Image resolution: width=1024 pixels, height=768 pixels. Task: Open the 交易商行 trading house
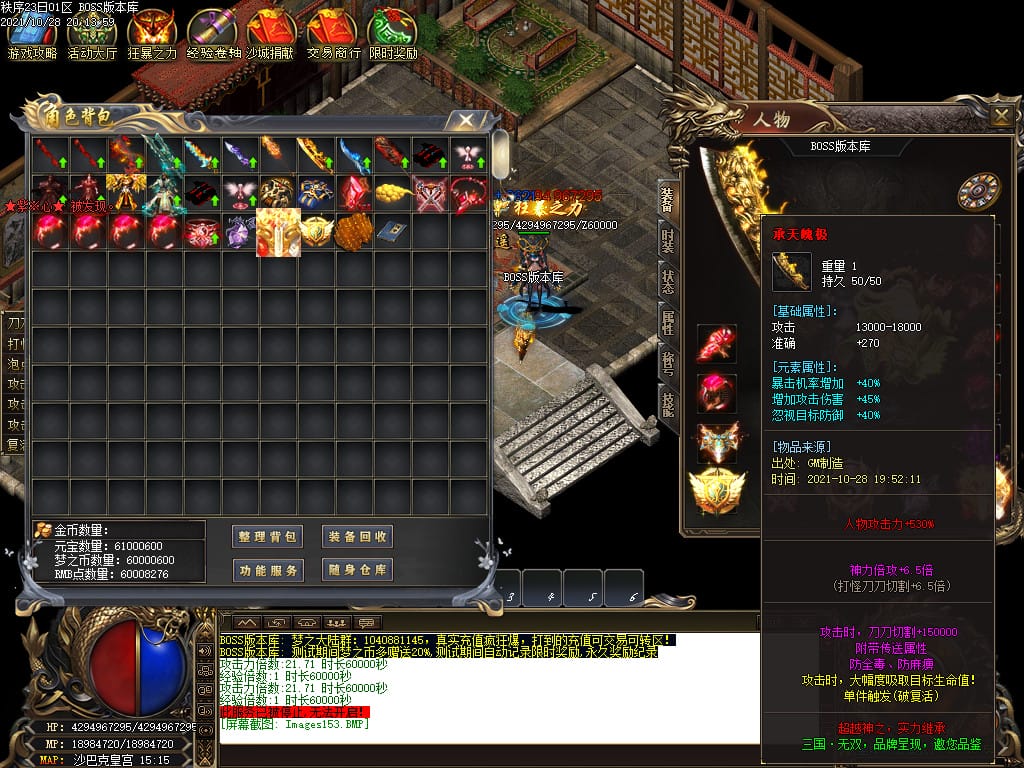point(333,34)
